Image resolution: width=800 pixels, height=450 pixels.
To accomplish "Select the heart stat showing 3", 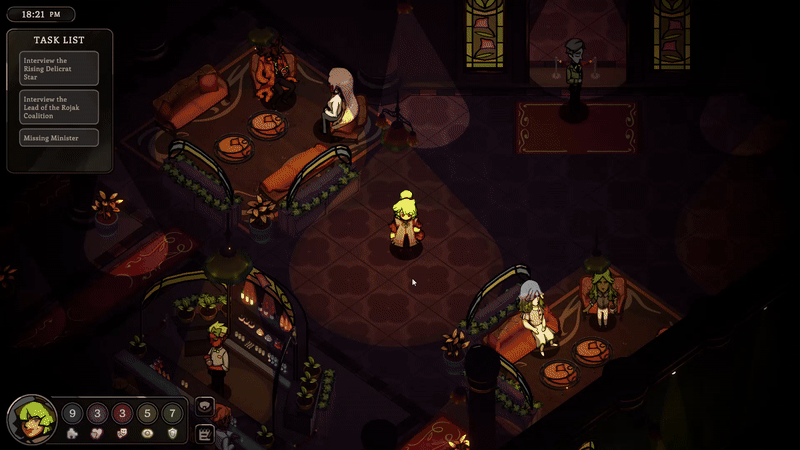I will pos(98,413).
